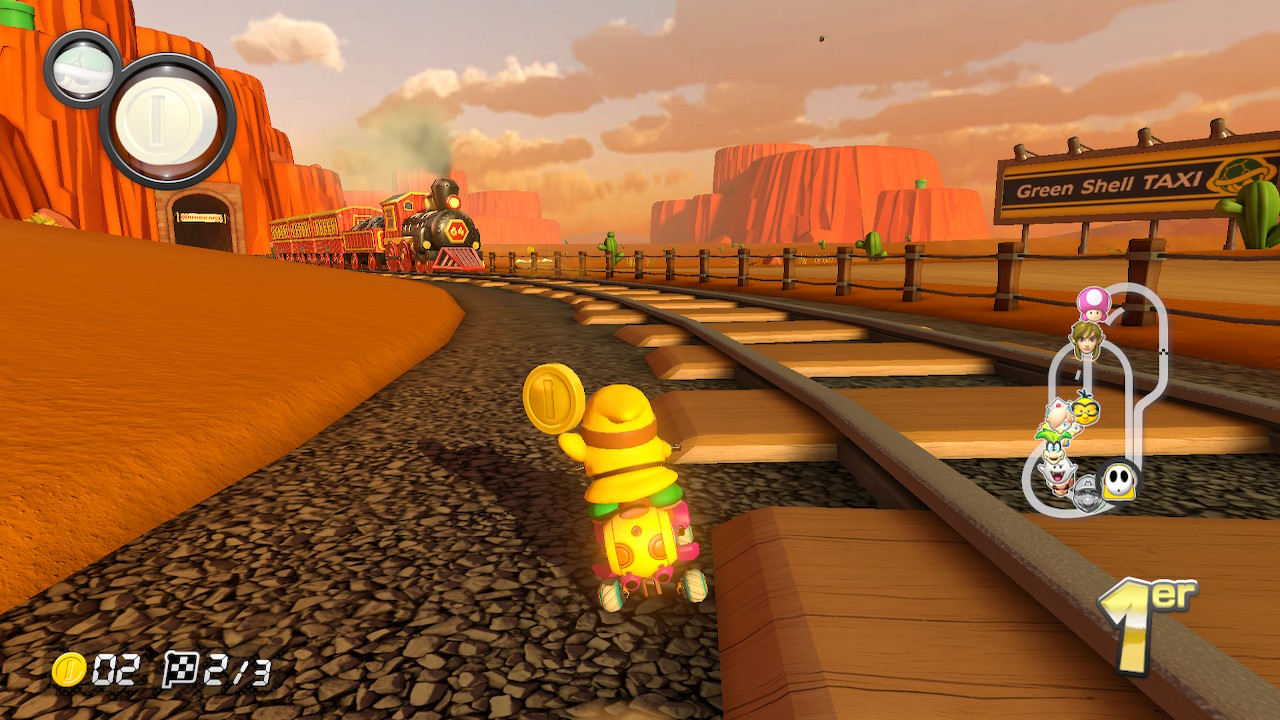
Task: Click Toadette's marker on the minimap
Action: point(1093,304)
